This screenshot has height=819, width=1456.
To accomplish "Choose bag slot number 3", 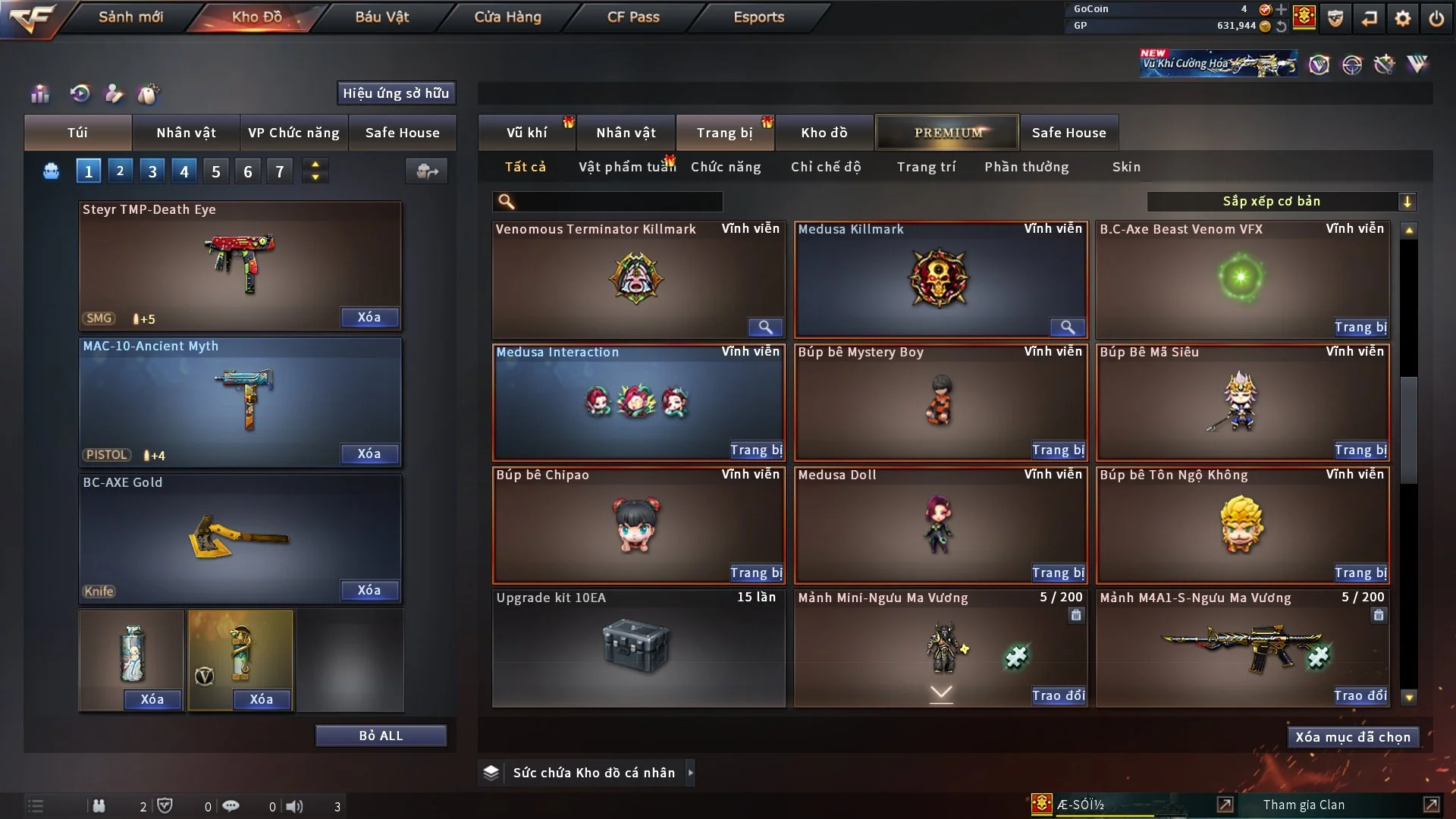I will click(152, 171).
